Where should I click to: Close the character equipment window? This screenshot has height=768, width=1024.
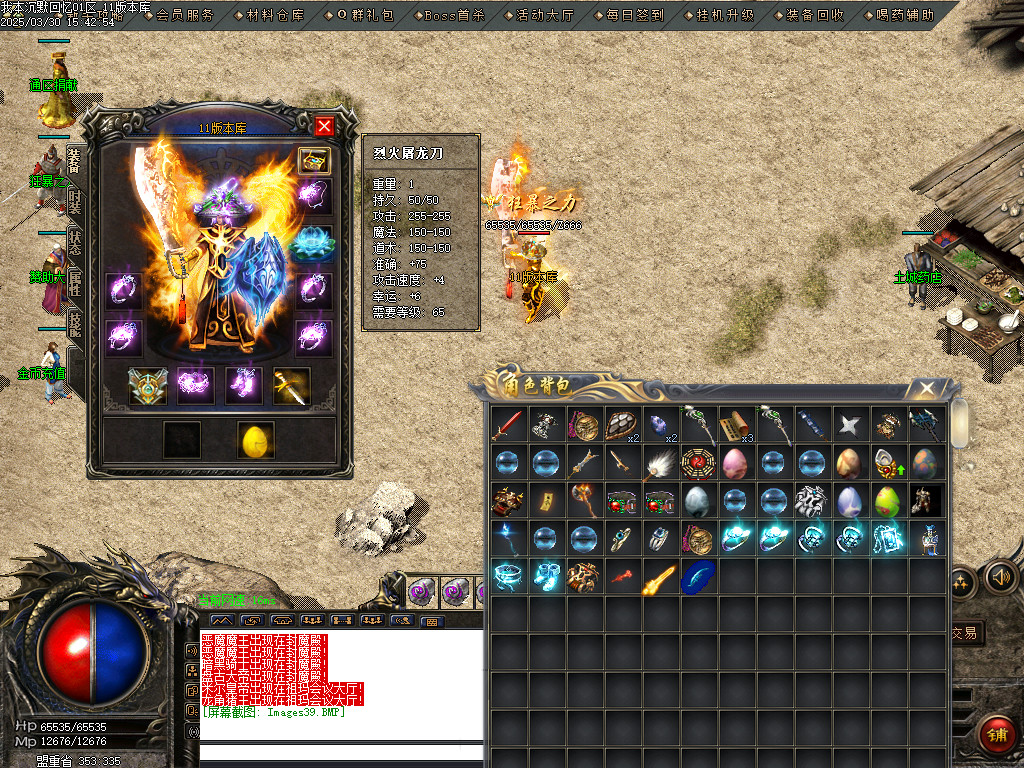[324, 126]
